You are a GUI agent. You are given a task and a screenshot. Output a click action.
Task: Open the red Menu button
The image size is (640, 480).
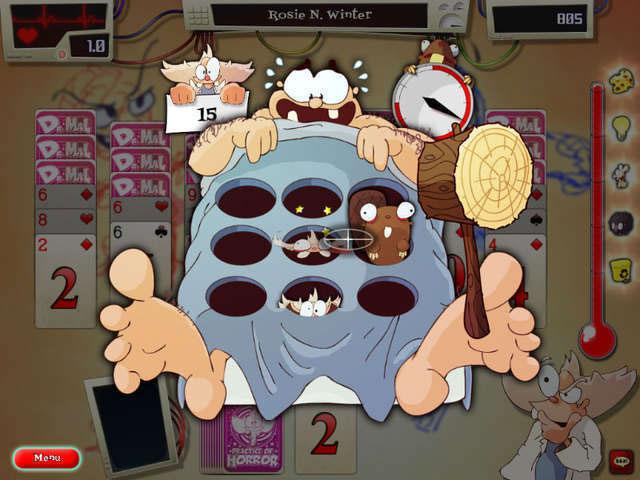(x=46, y=458)
